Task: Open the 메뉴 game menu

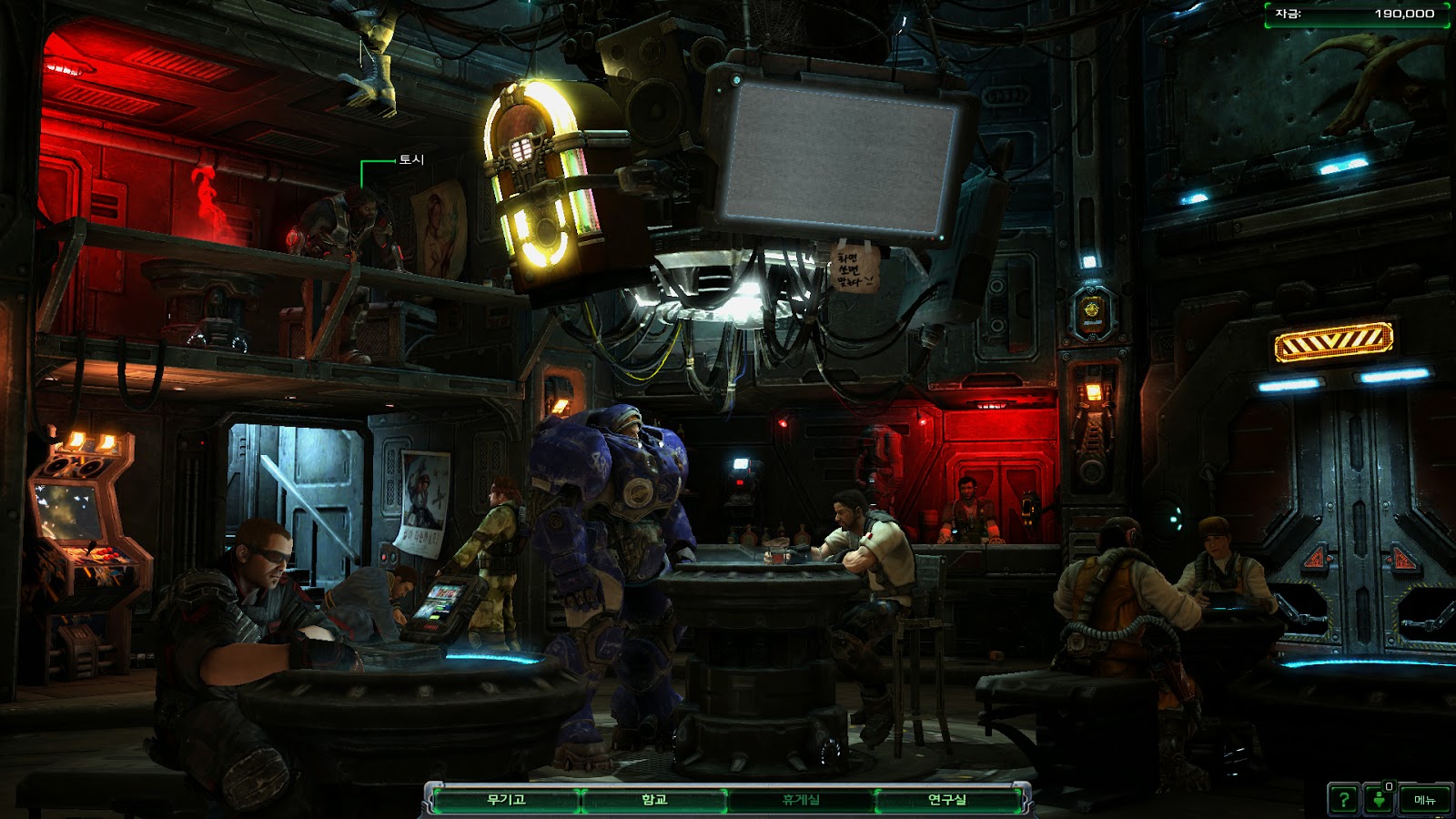Action: click(1424, 800)
